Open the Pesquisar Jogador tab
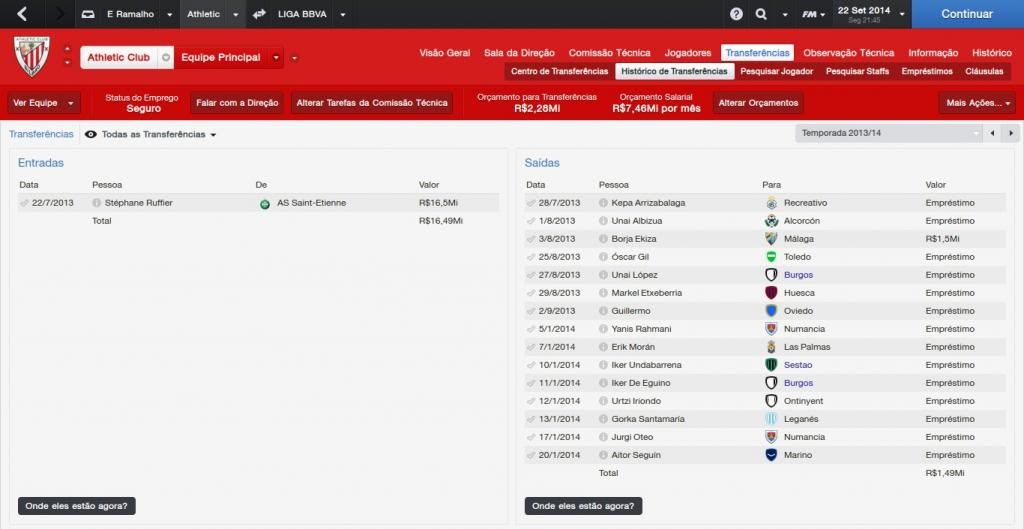The height and width of the screenshot is (529, 1024). tap(777, 72)
